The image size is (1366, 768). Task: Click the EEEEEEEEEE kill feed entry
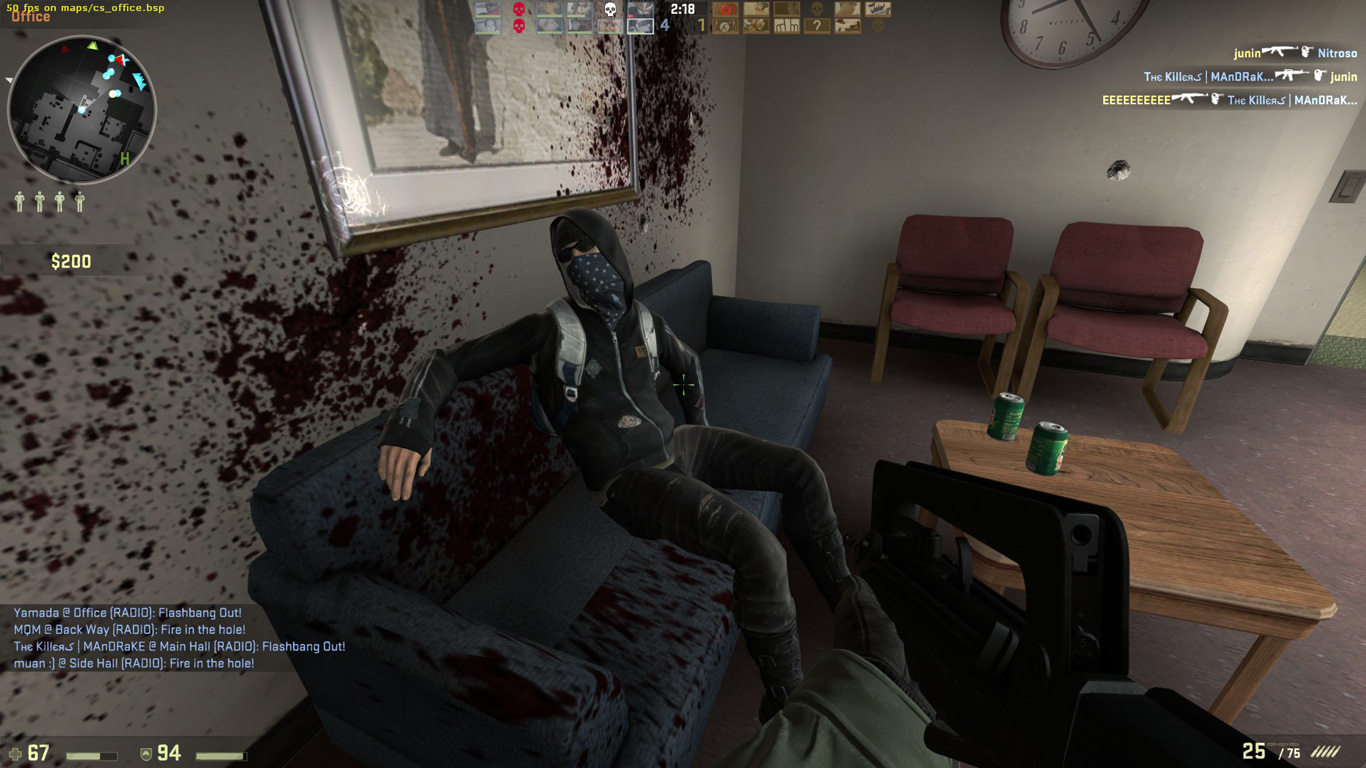(1229, 100)
